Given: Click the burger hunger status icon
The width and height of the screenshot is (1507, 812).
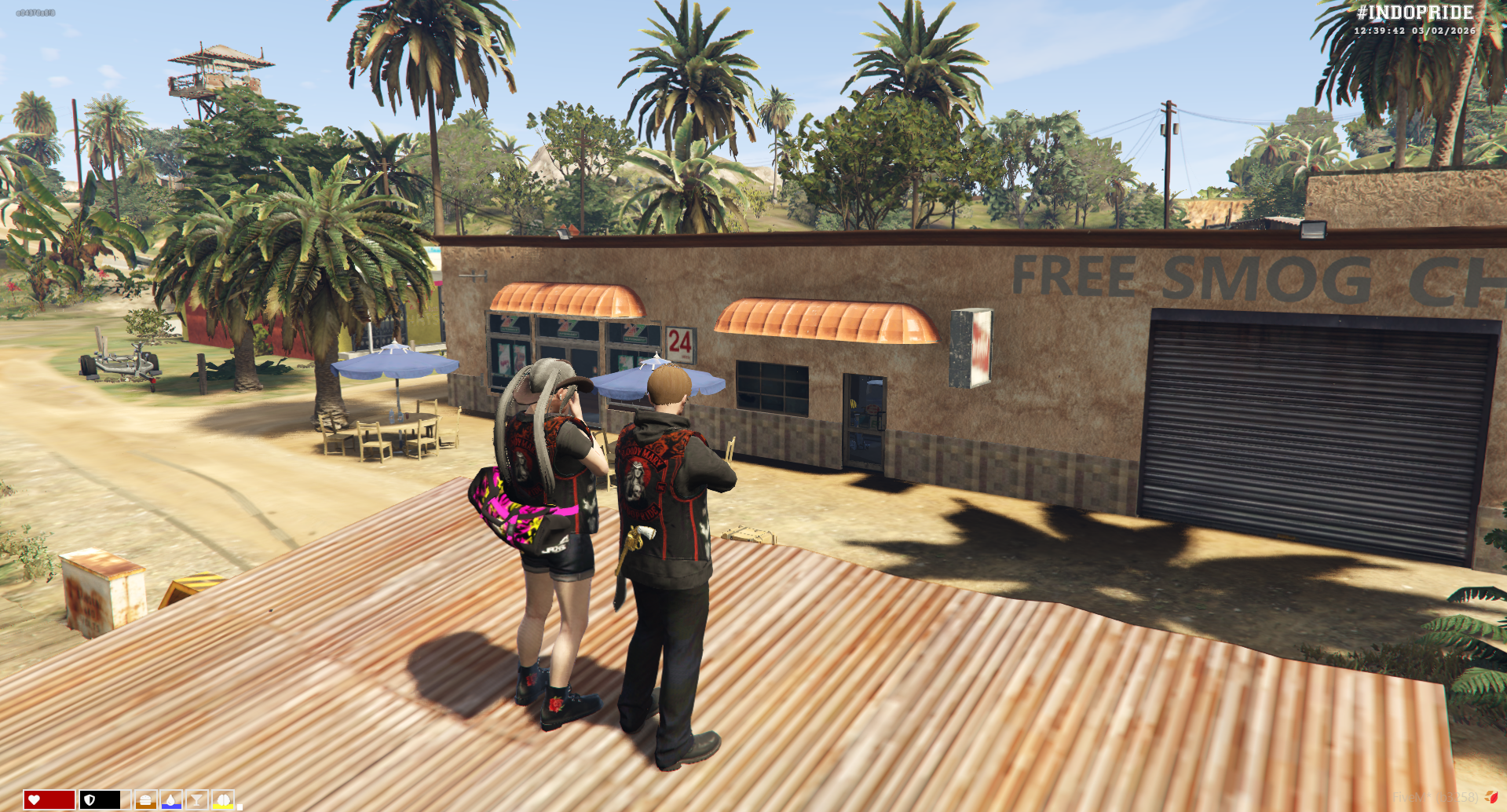Looking at the screenshot, I should [x=145, y=799].
